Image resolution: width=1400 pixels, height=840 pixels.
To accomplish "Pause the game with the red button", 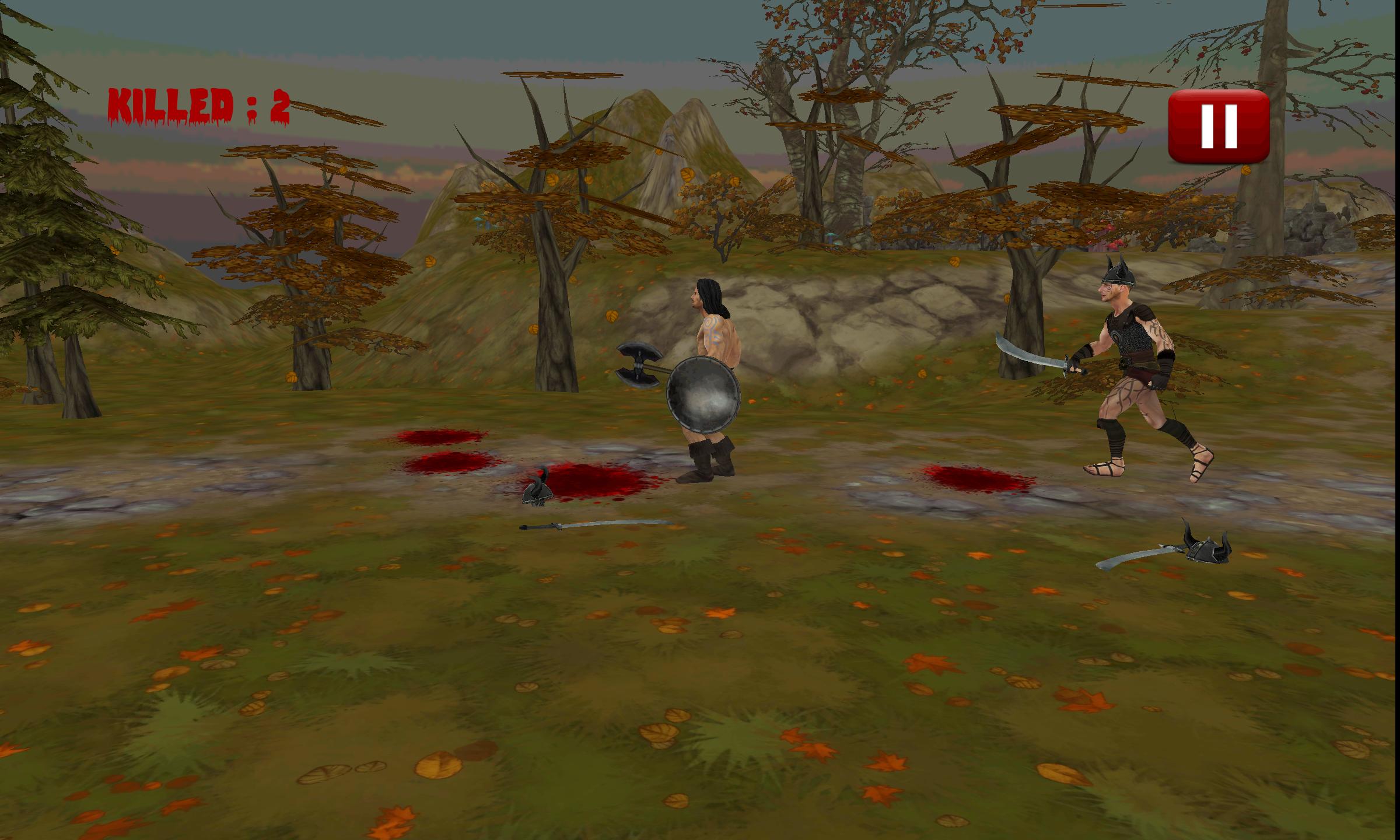I will point(1219,126).
